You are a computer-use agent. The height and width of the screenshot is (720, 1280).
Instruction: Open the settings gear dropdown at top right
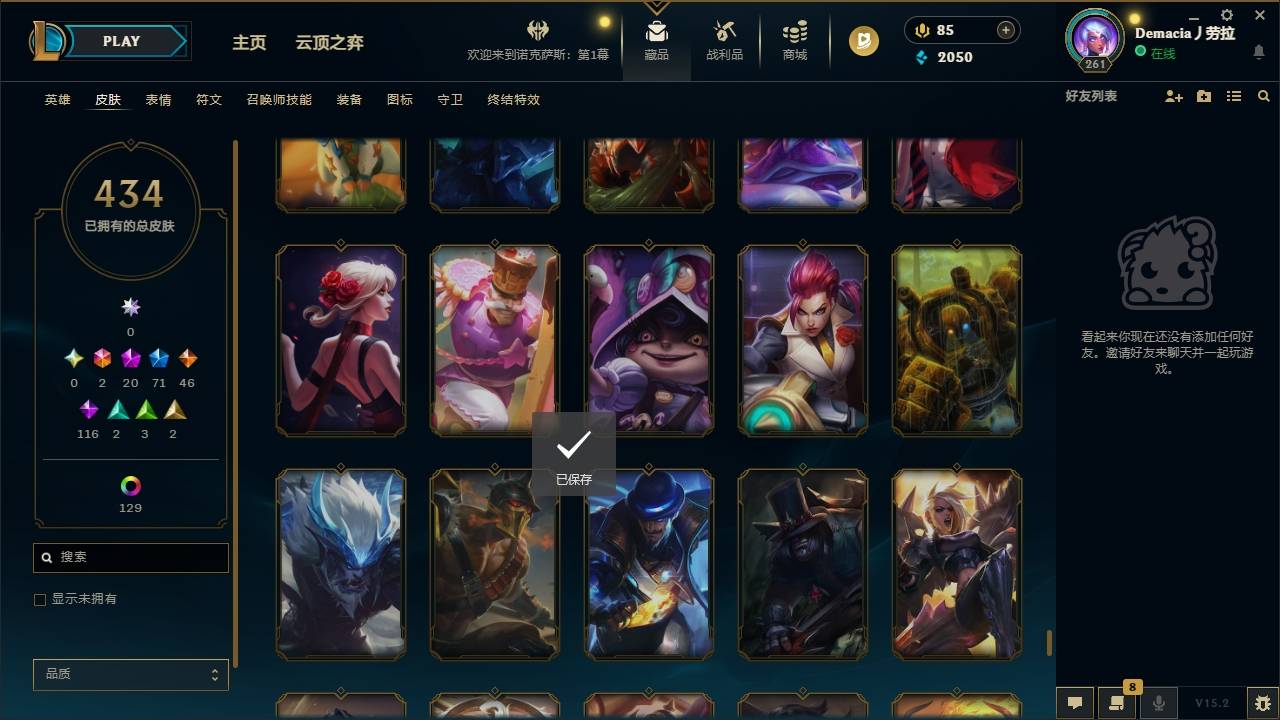pos(1226,14)
